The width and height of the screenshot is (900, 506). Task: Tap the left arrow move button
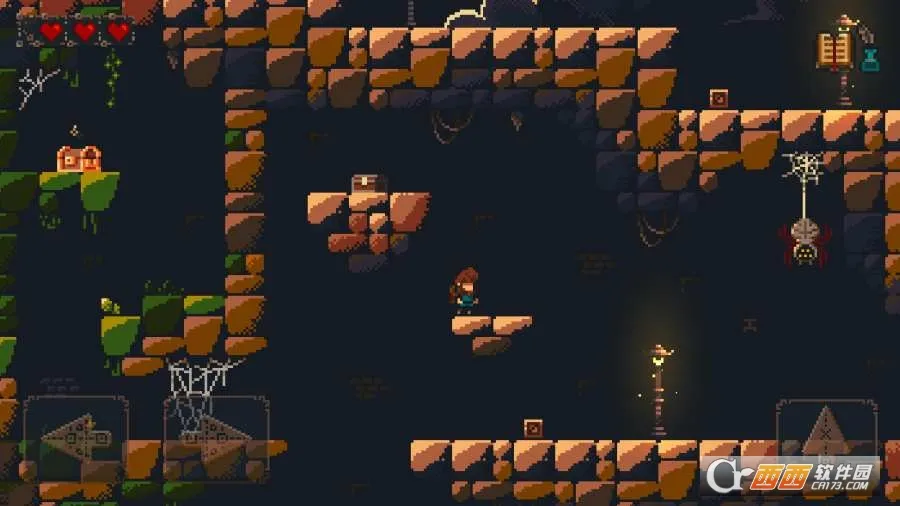tap(75, 439)
